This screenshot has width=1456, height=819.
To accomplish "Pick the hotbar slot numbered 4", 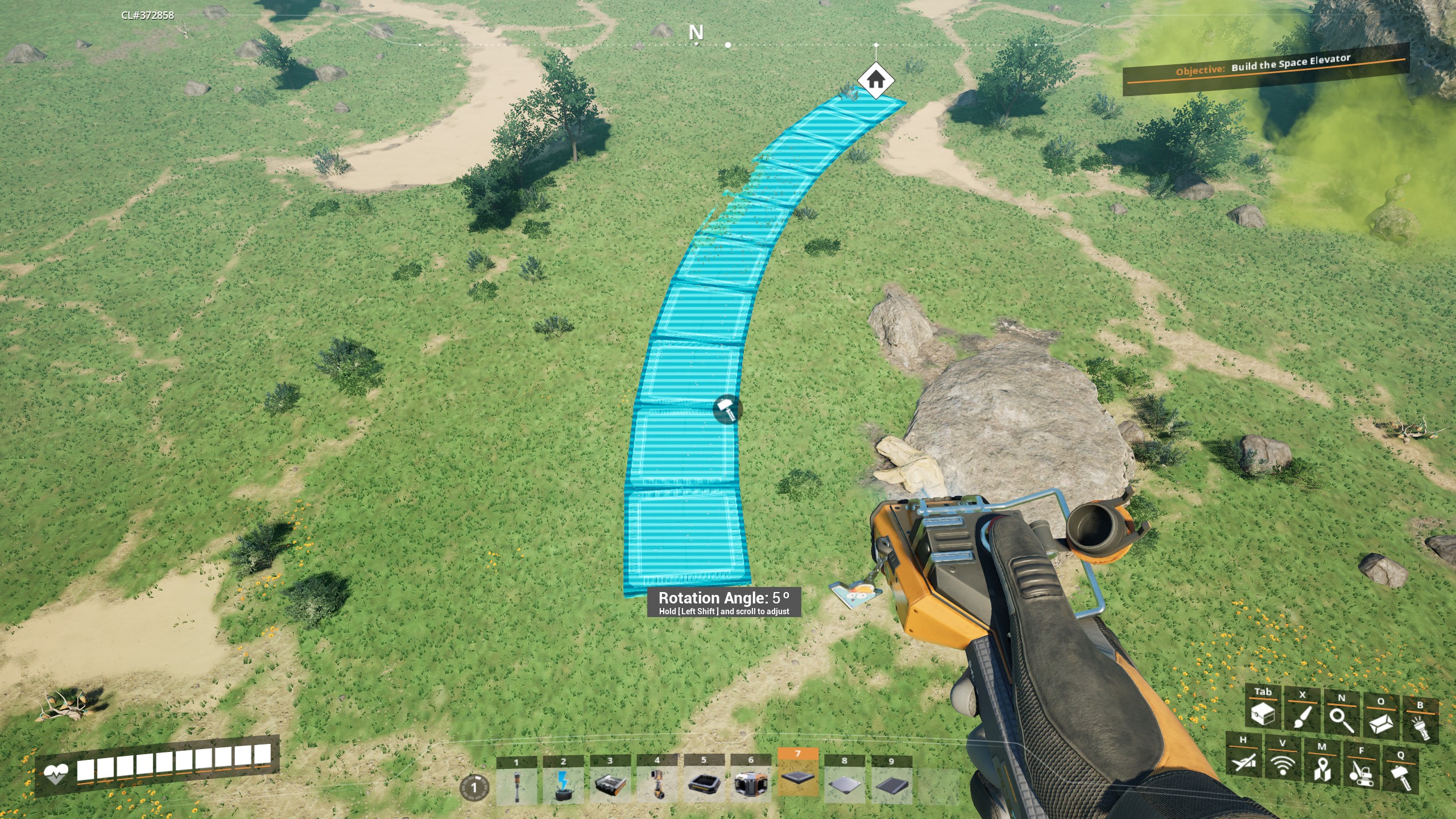I will point(657,785).
